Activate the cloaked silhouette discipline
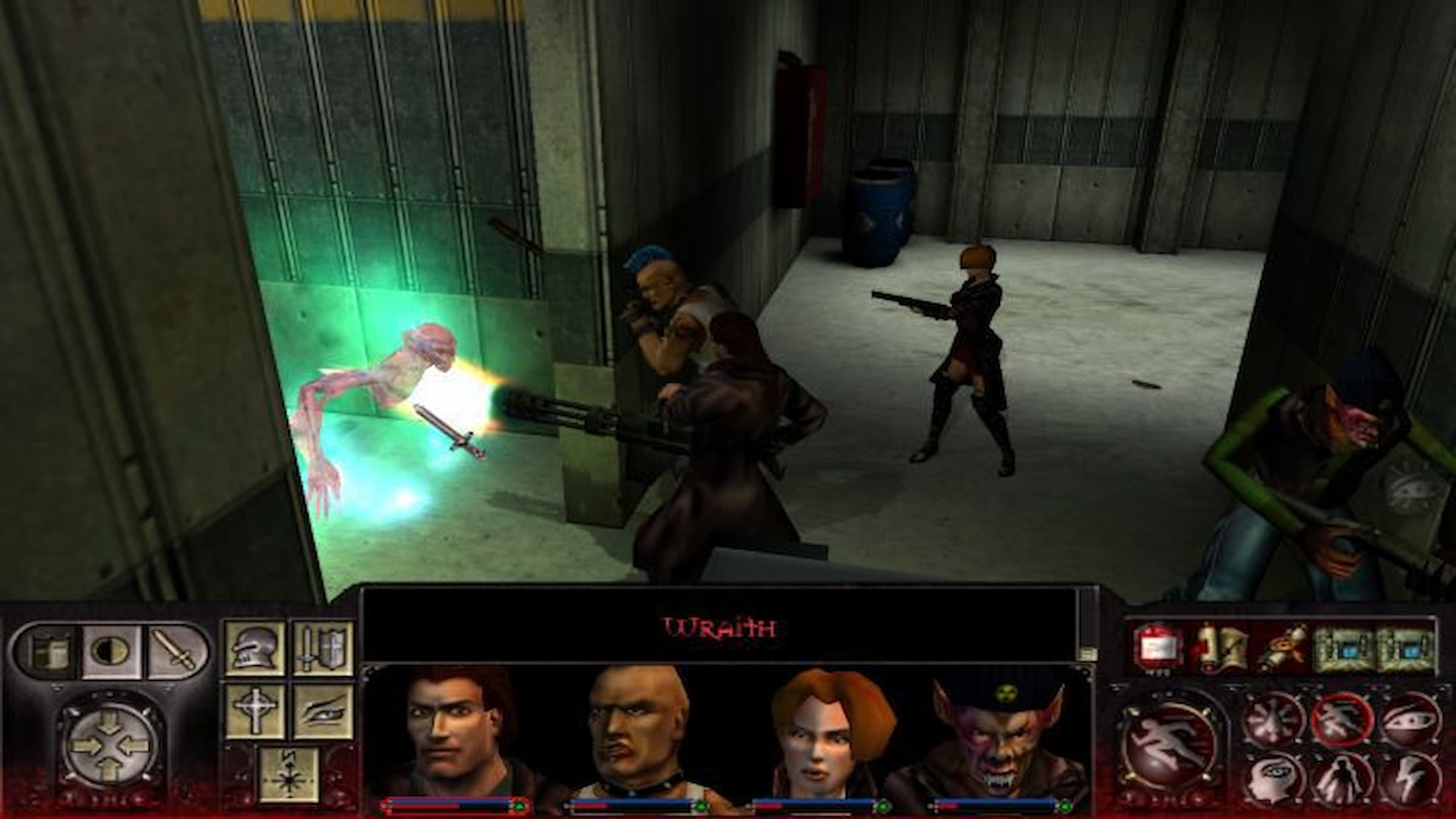 coord(1341,781)
